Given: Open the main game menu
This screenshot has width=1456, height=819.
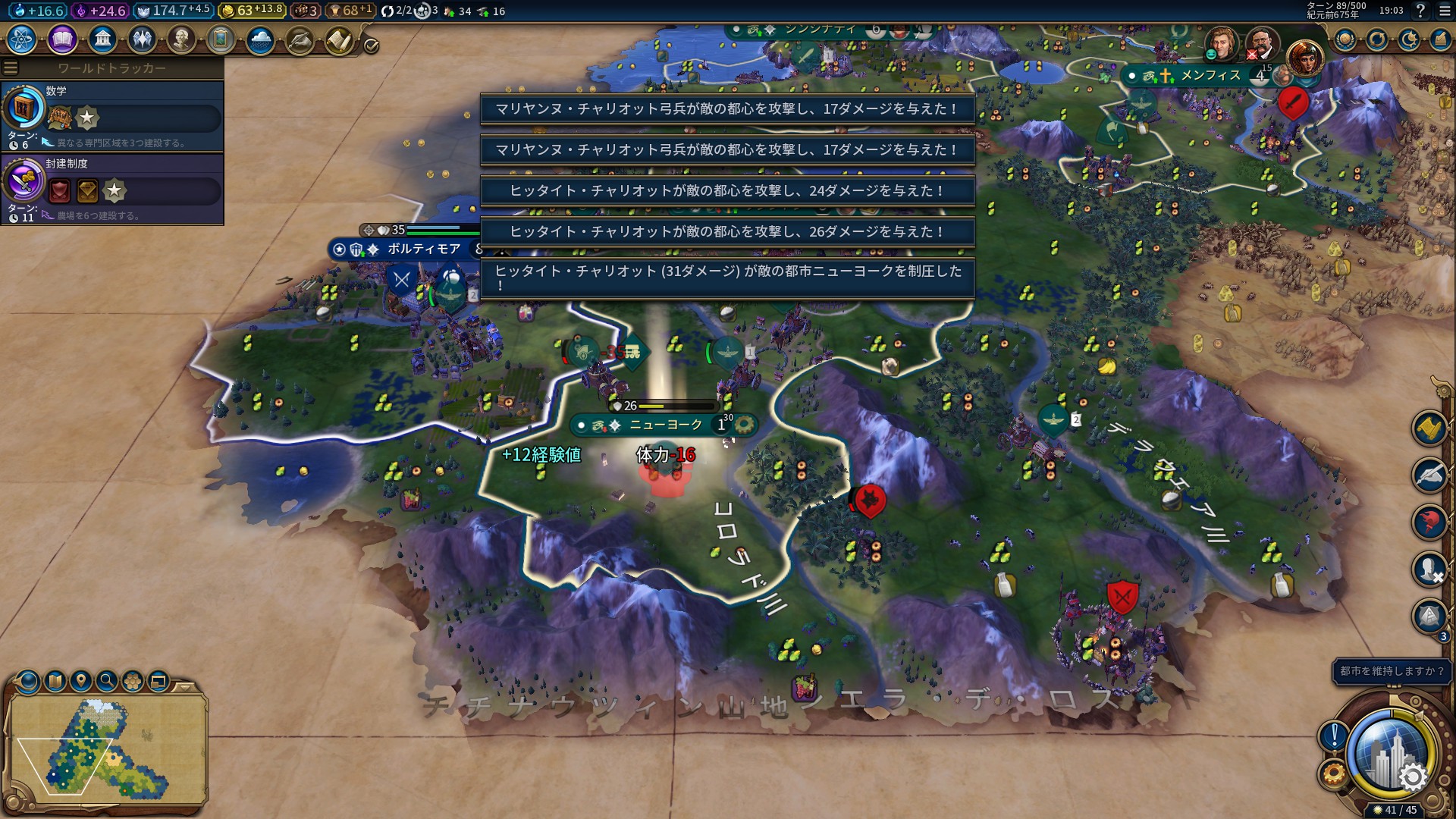Looking at the screenshot, I should tap(1445, 11).
